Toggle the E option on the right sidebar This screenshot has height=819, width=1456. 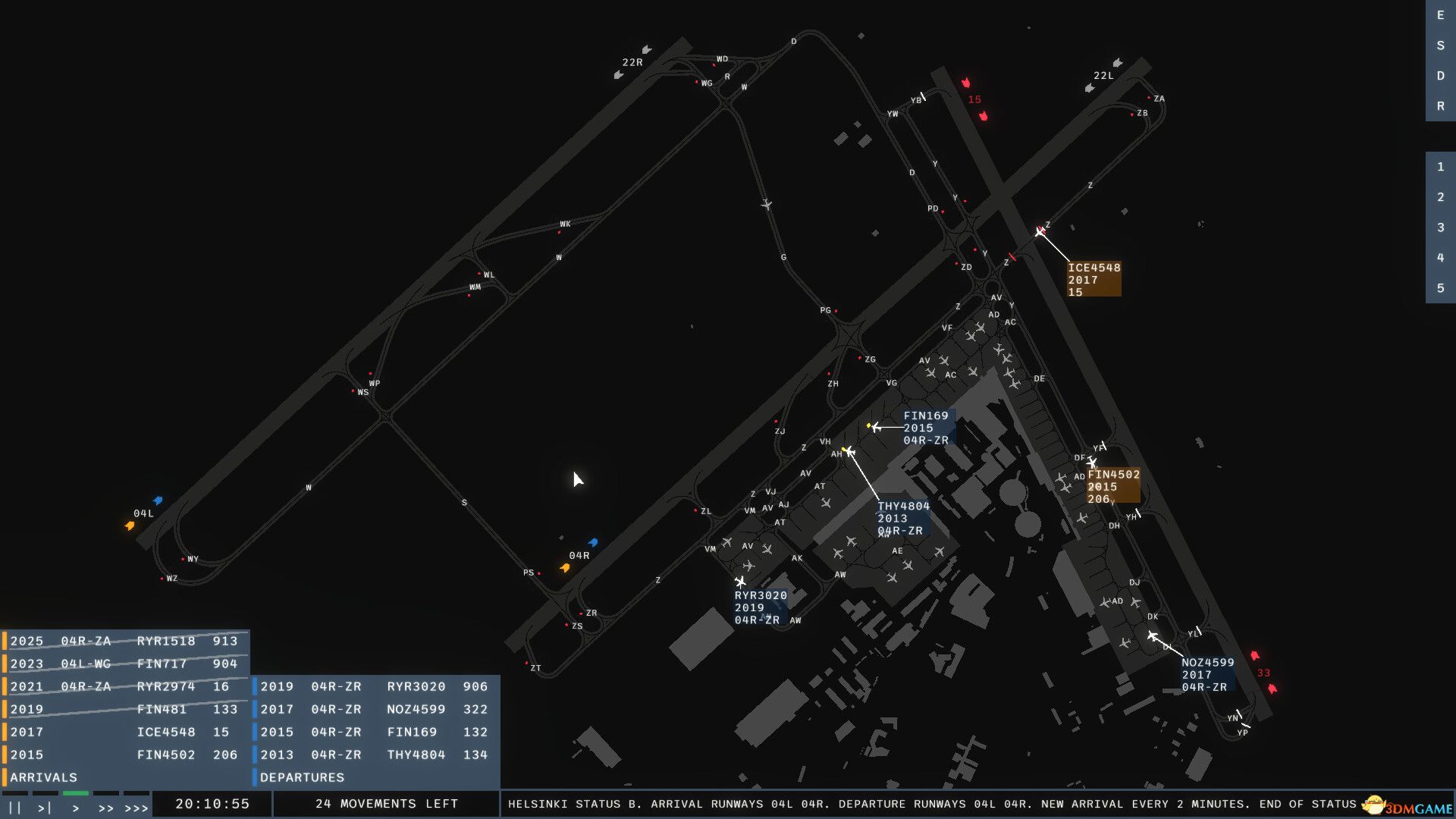pos(1439,16)
